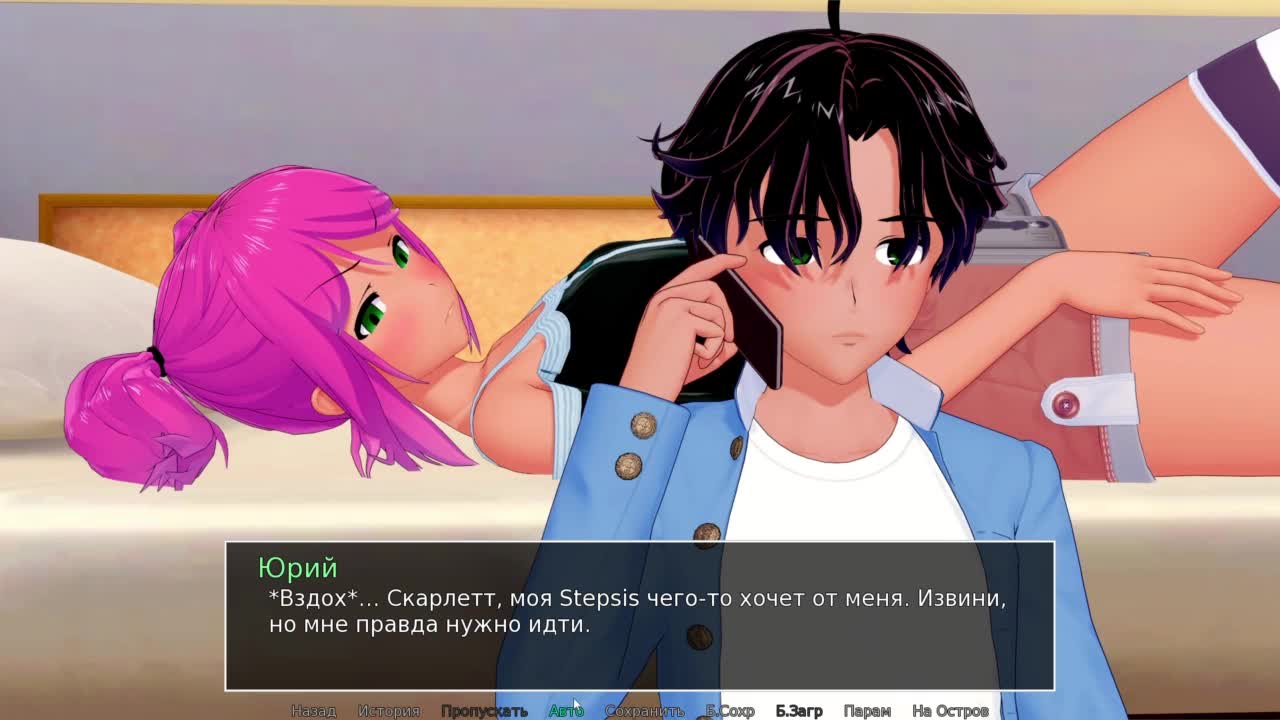Screen dimensions: 1280x720
Task: Select the На Остров option
Action: [950, 711]
